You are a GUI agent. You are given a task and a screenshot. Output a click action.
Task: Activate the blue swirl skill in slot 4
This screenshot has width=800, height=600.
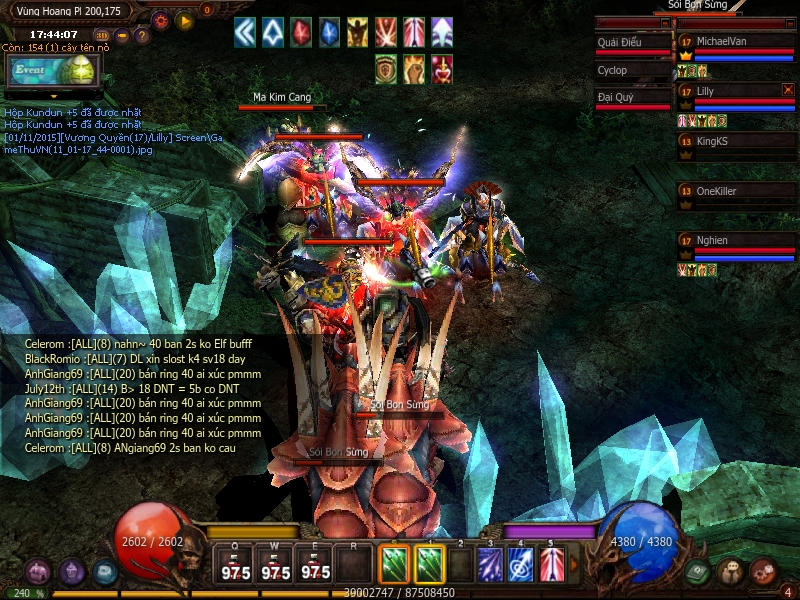520,565
